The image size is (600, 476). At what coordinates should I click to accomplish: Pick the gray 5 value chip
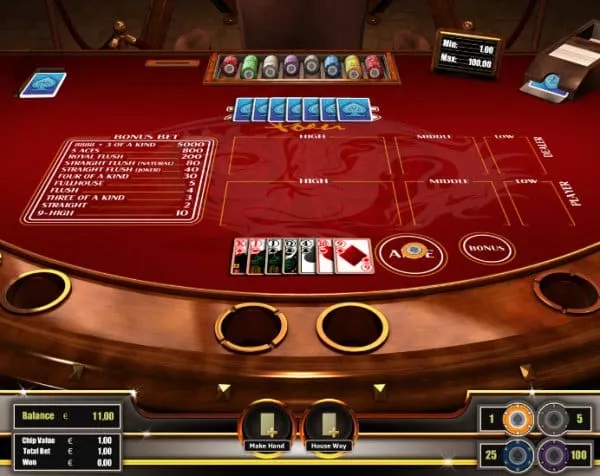[551, 418]
